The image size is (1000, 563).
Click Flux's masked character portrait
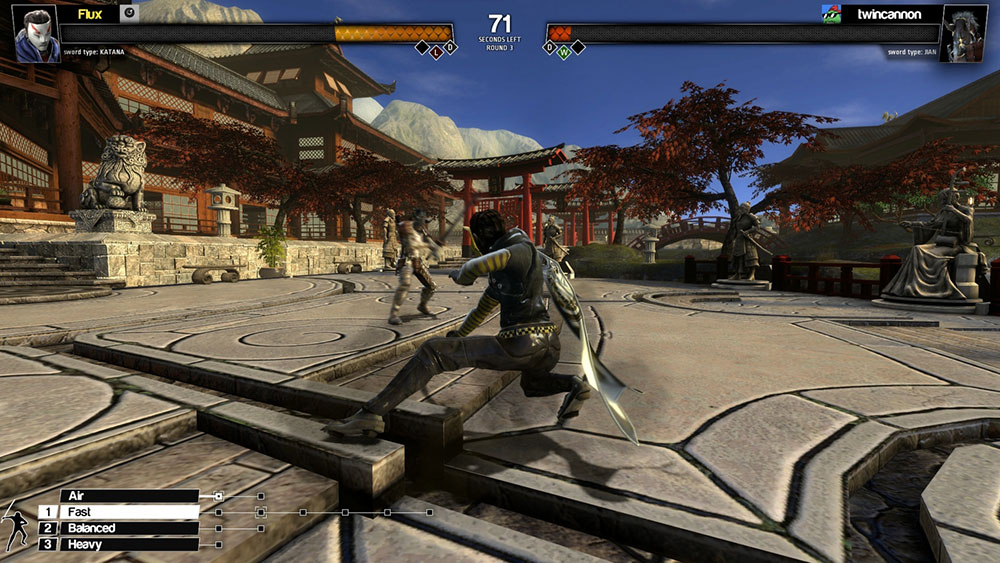[37, 34]
